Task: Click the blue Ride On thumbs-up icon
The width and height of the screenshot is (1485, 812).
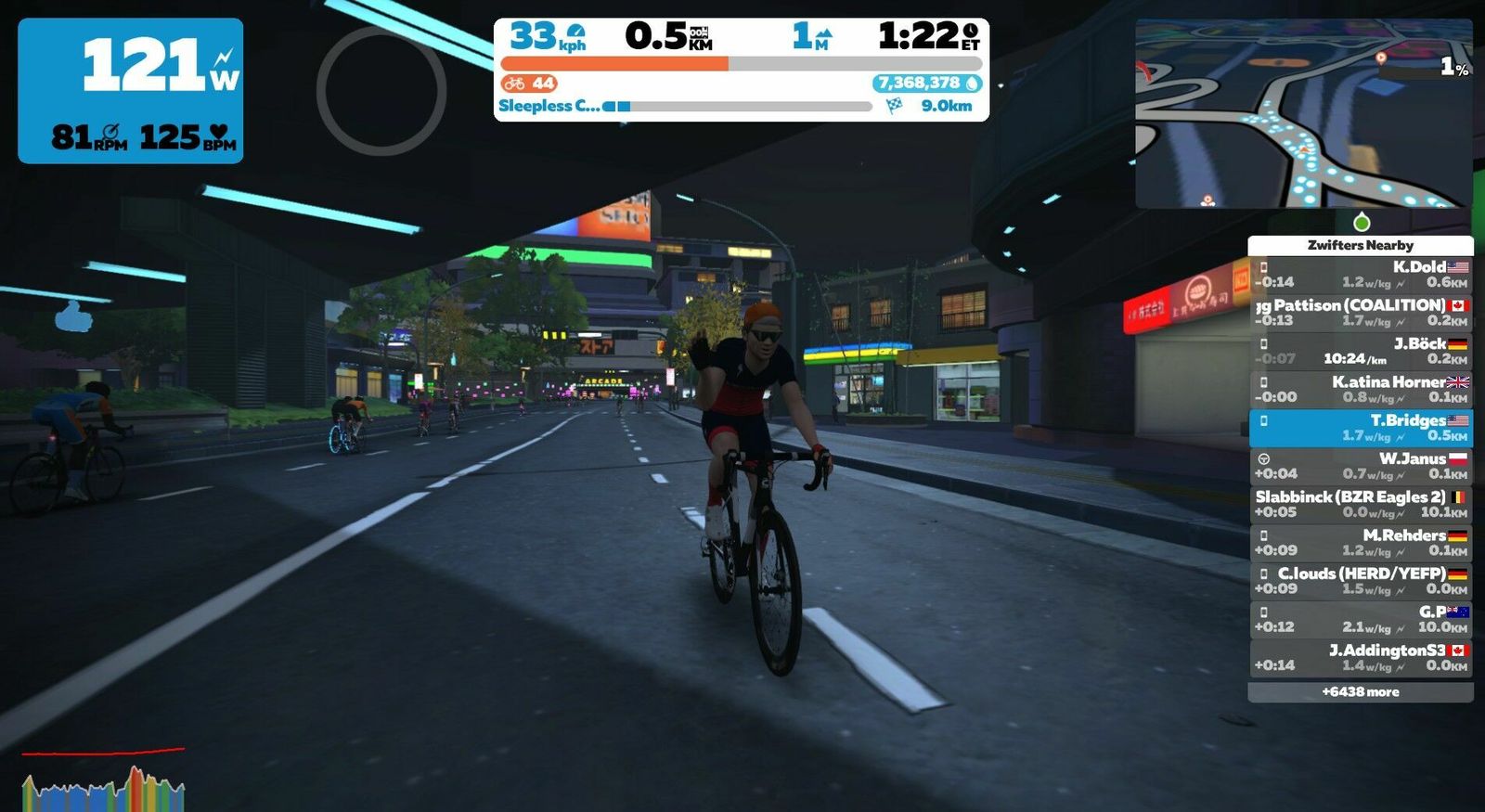Action: pyautogui.click(x=74, y=317)
